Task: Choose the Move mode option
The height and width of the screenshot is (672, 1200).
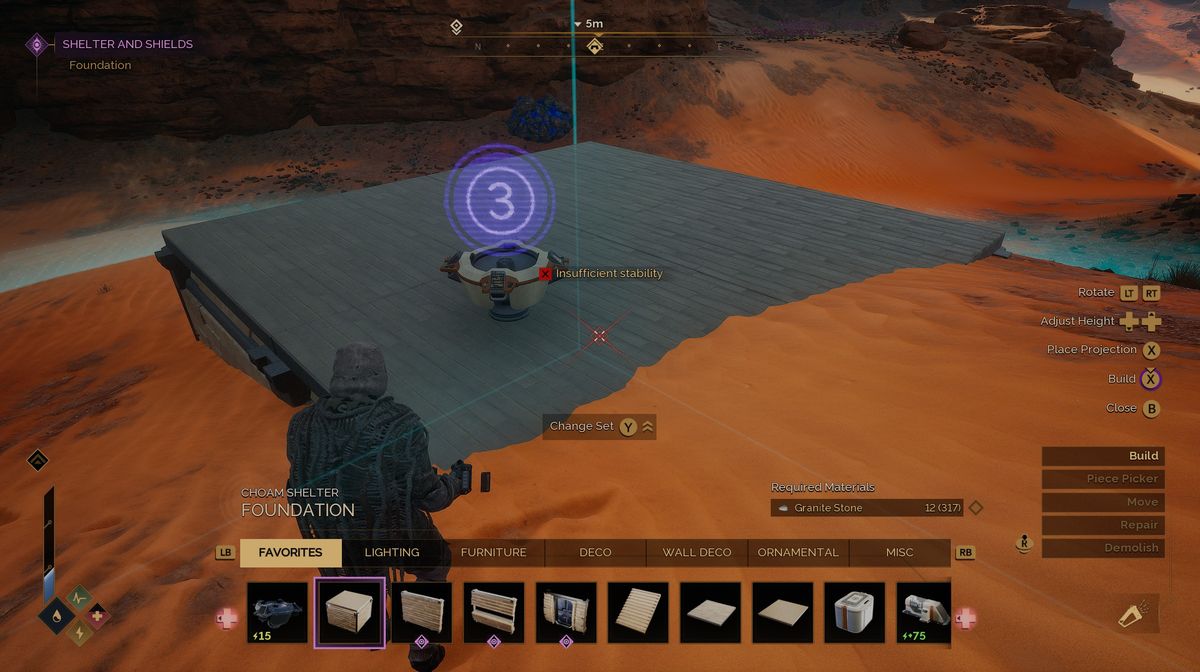Action: coord(1102,502)
